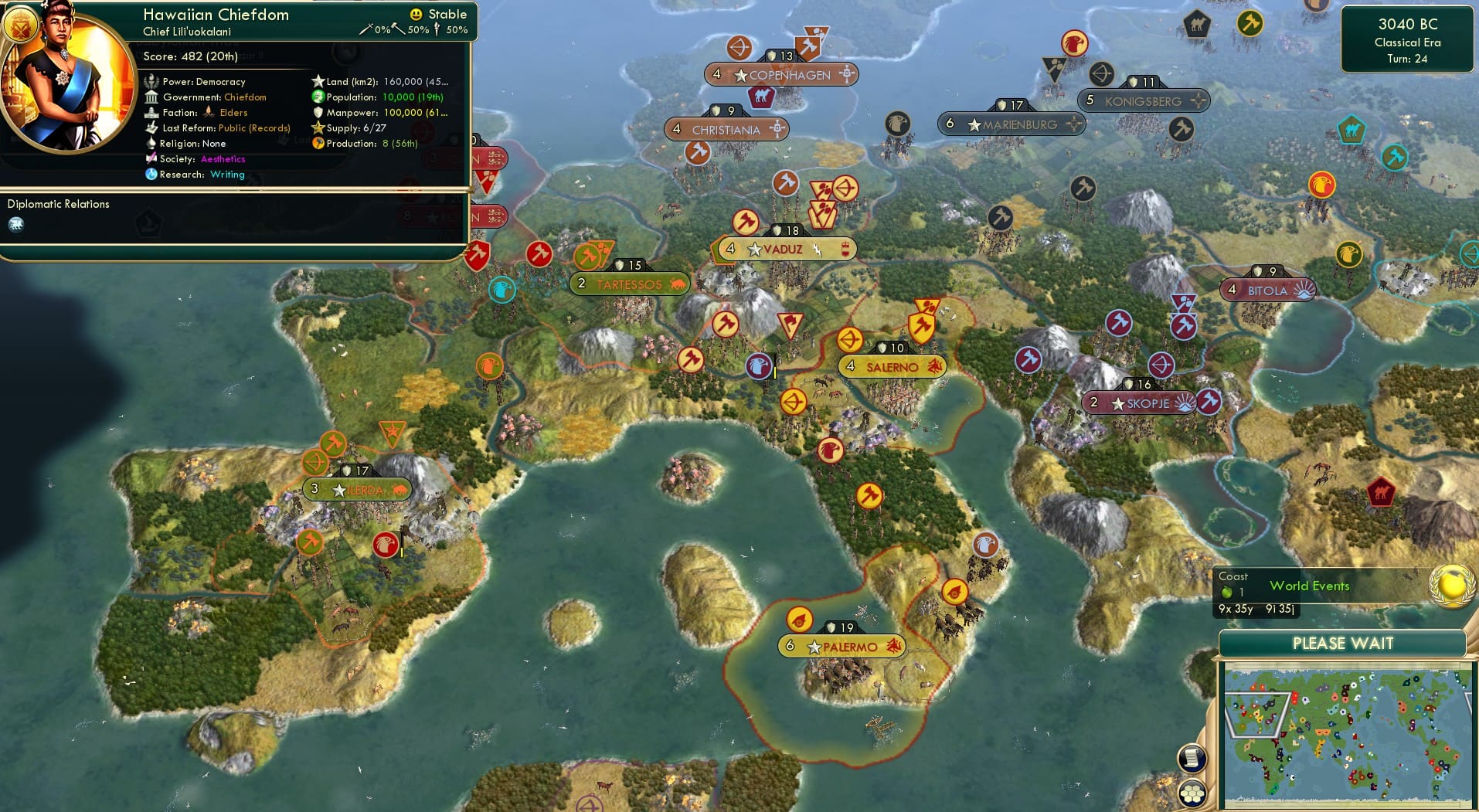1479x812 pixels.
Task: Toggle the hex grid overlay icon
Action: (x=1193, y=793)
